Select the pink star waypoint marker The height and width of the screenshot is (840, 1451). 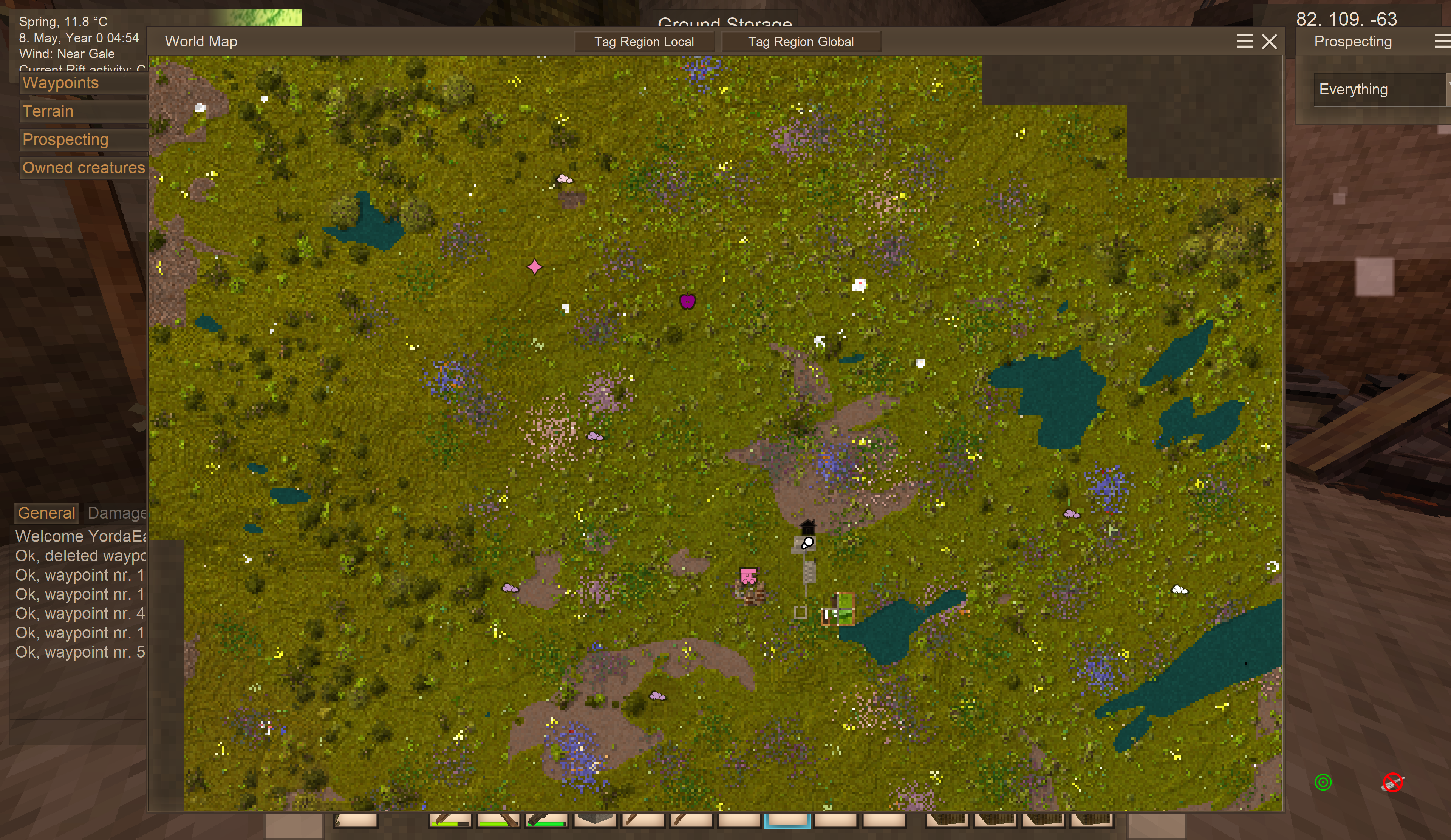click(534, 267)
